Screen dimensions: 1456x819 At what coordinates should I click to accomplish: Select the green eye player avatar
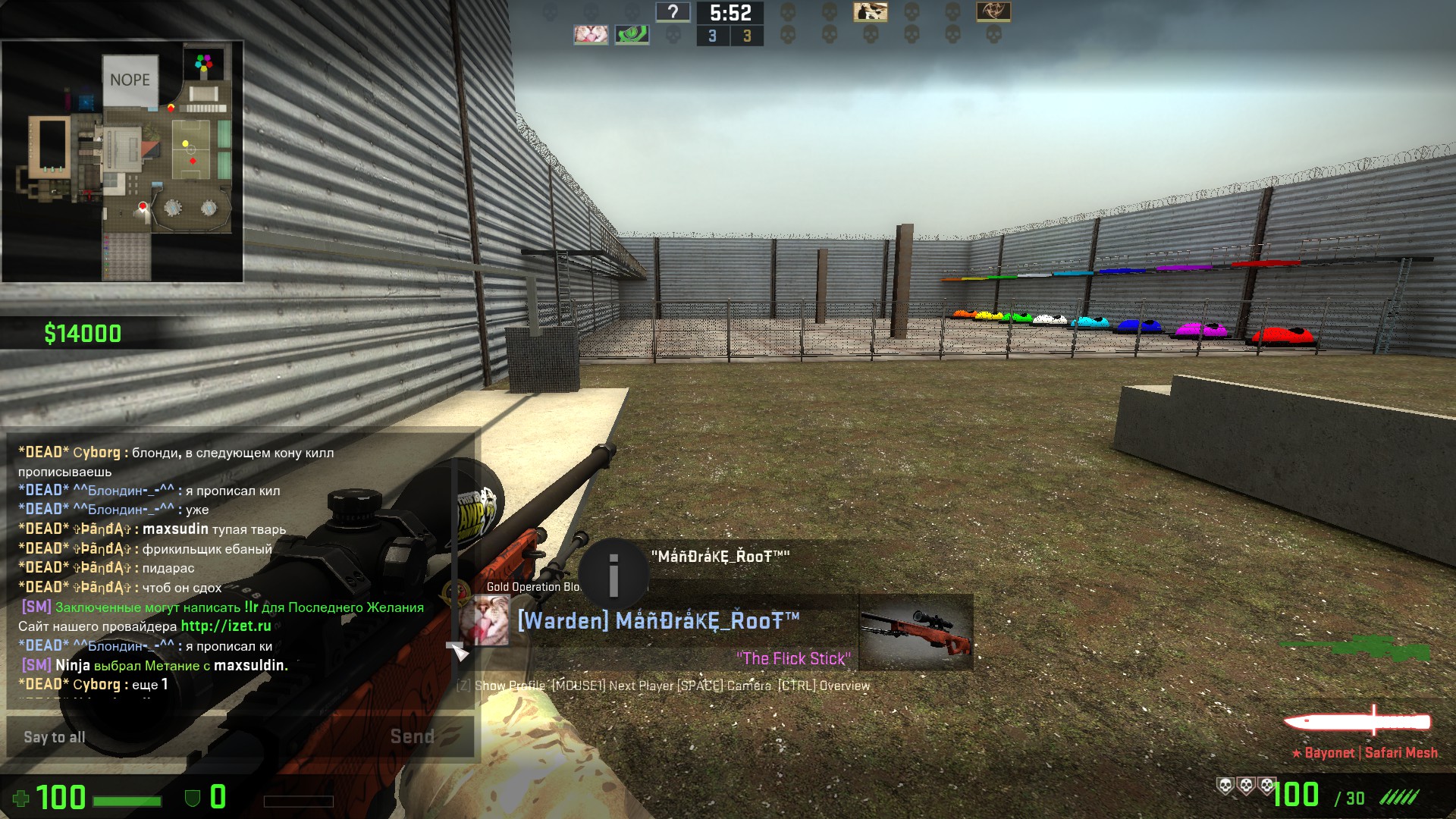click(632, 35)
